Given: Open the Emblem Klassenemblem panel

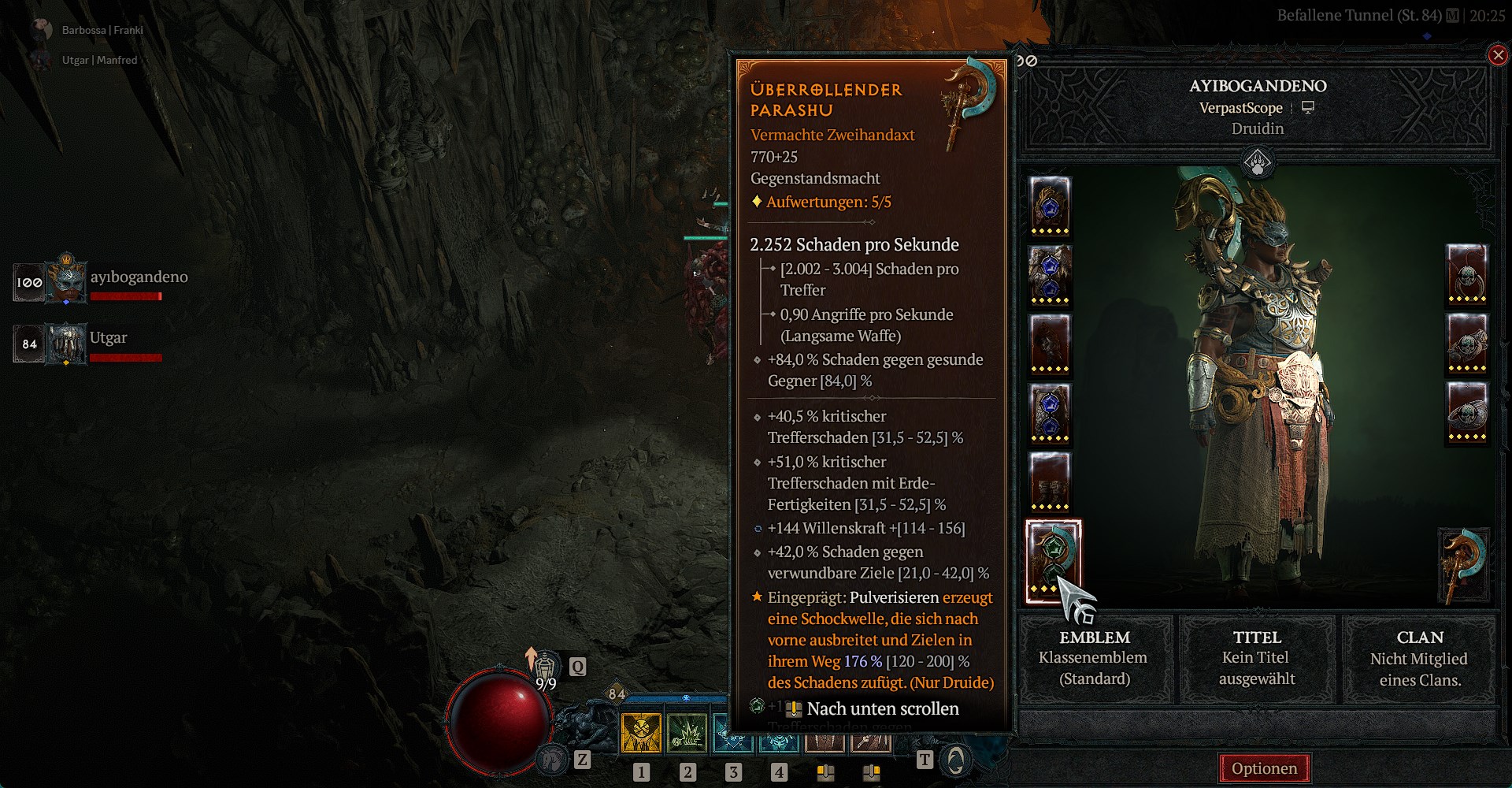Looking at the screenshot, I should (1095, 658).
